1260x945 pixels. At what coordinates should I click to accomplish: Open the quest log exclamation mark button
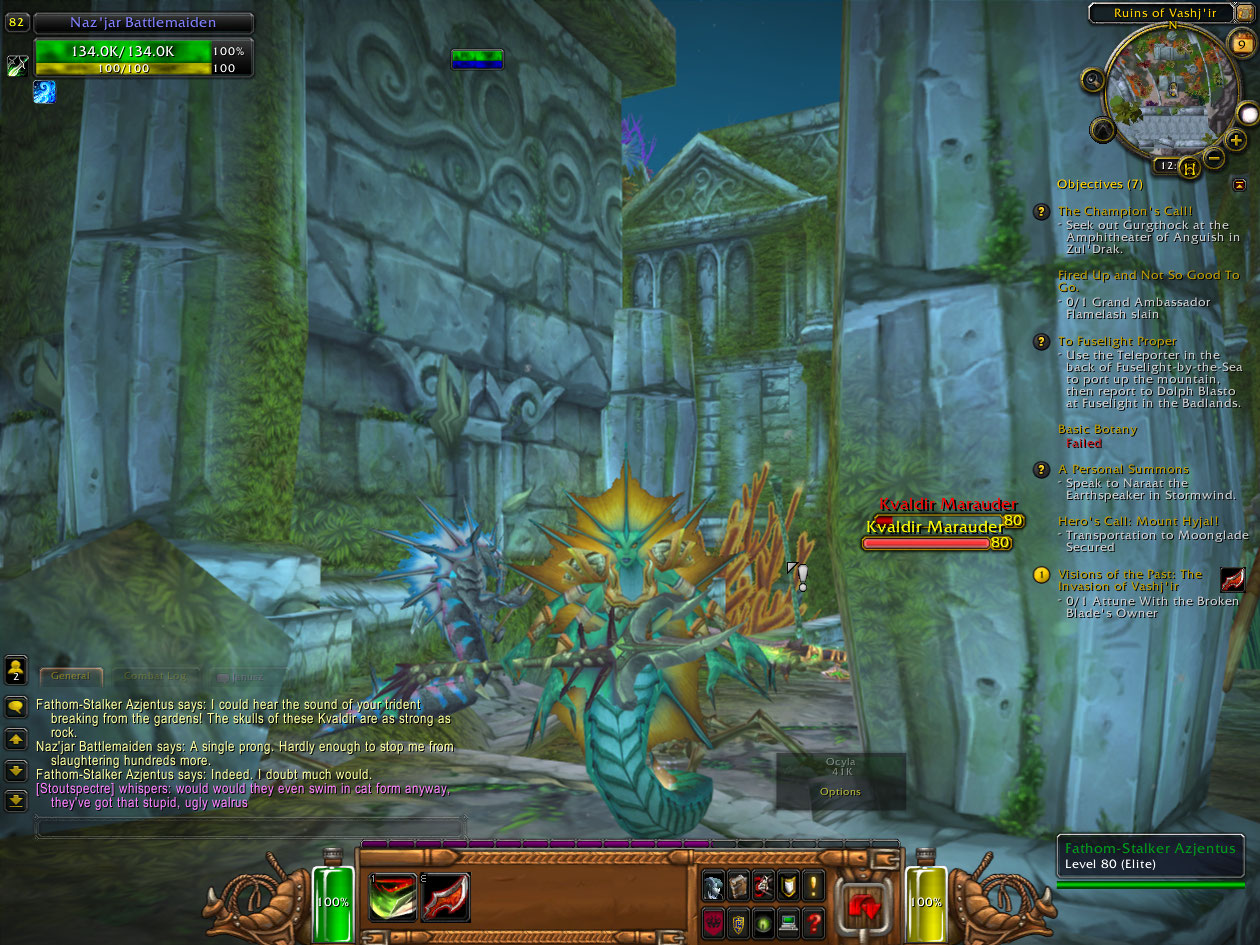tap(814, 884)
